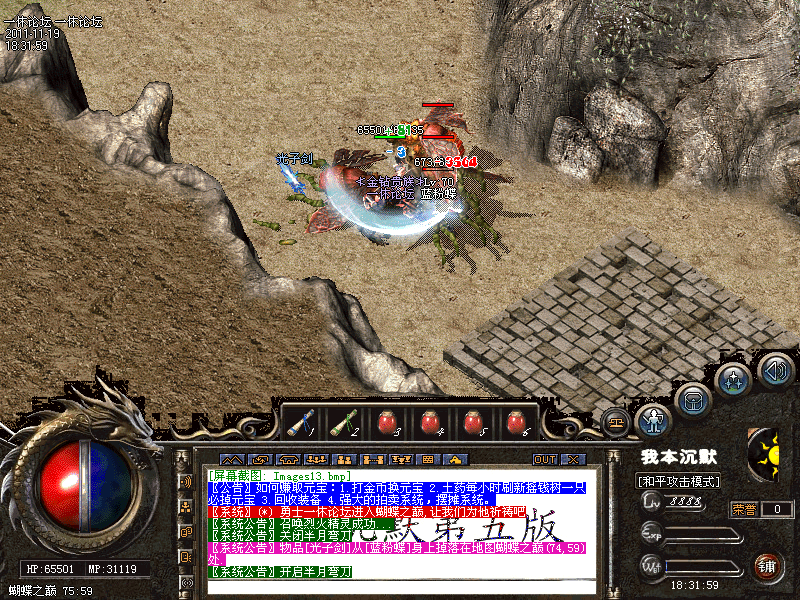Open the skills sparkle icon
The width and height of the screenshot is (800, 600).
coord(734,381)
